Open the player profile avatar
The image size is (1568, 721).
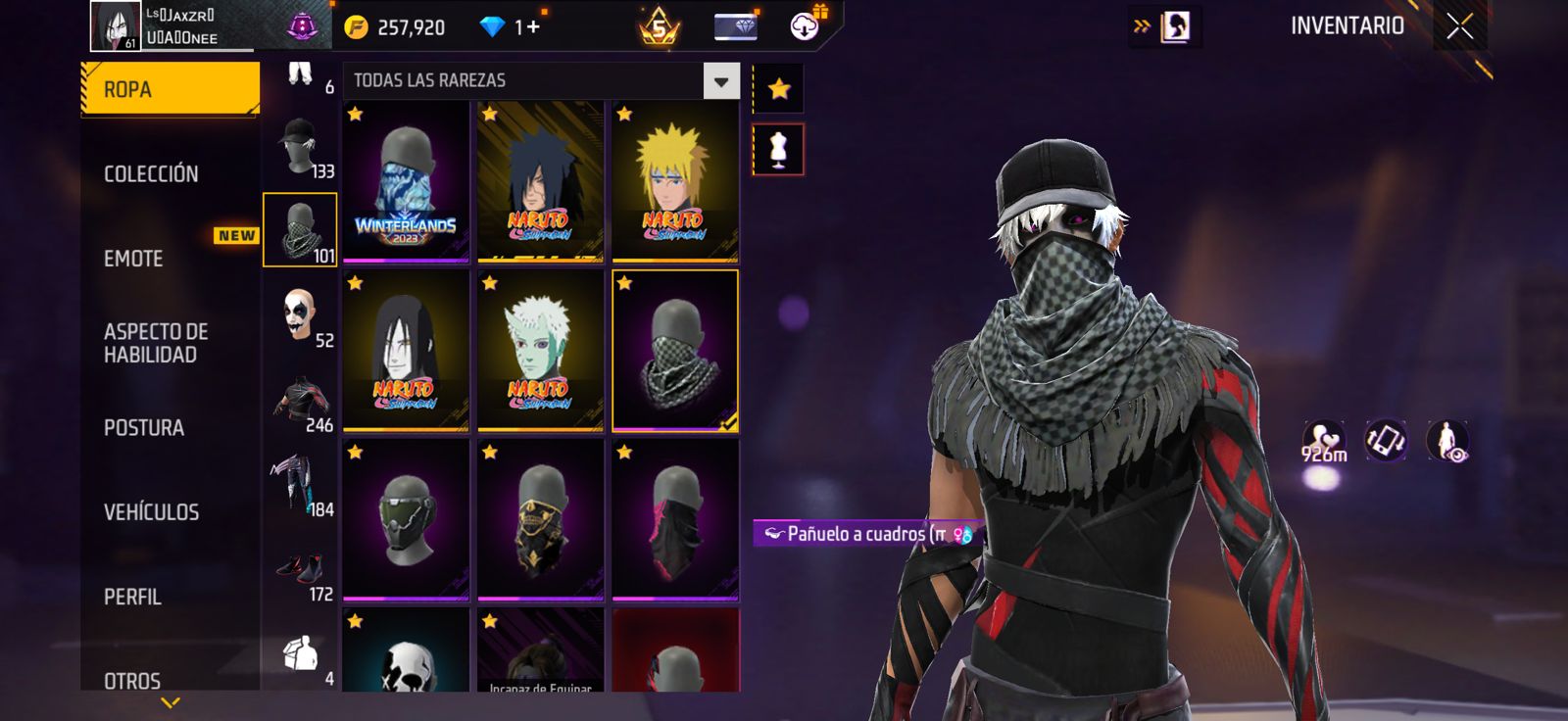coord(116,26)
